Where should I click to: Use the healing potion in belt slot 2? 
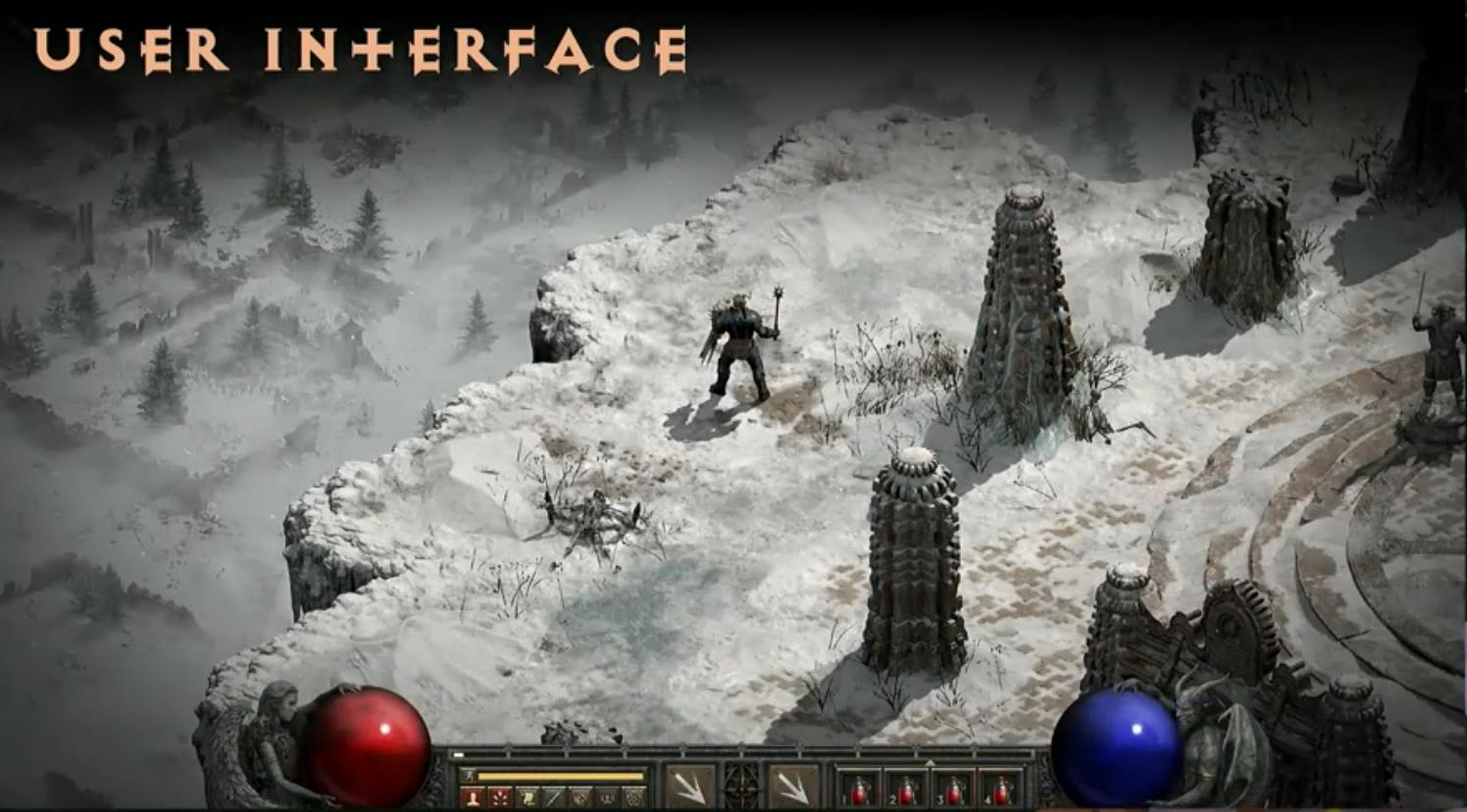(906, 790)
